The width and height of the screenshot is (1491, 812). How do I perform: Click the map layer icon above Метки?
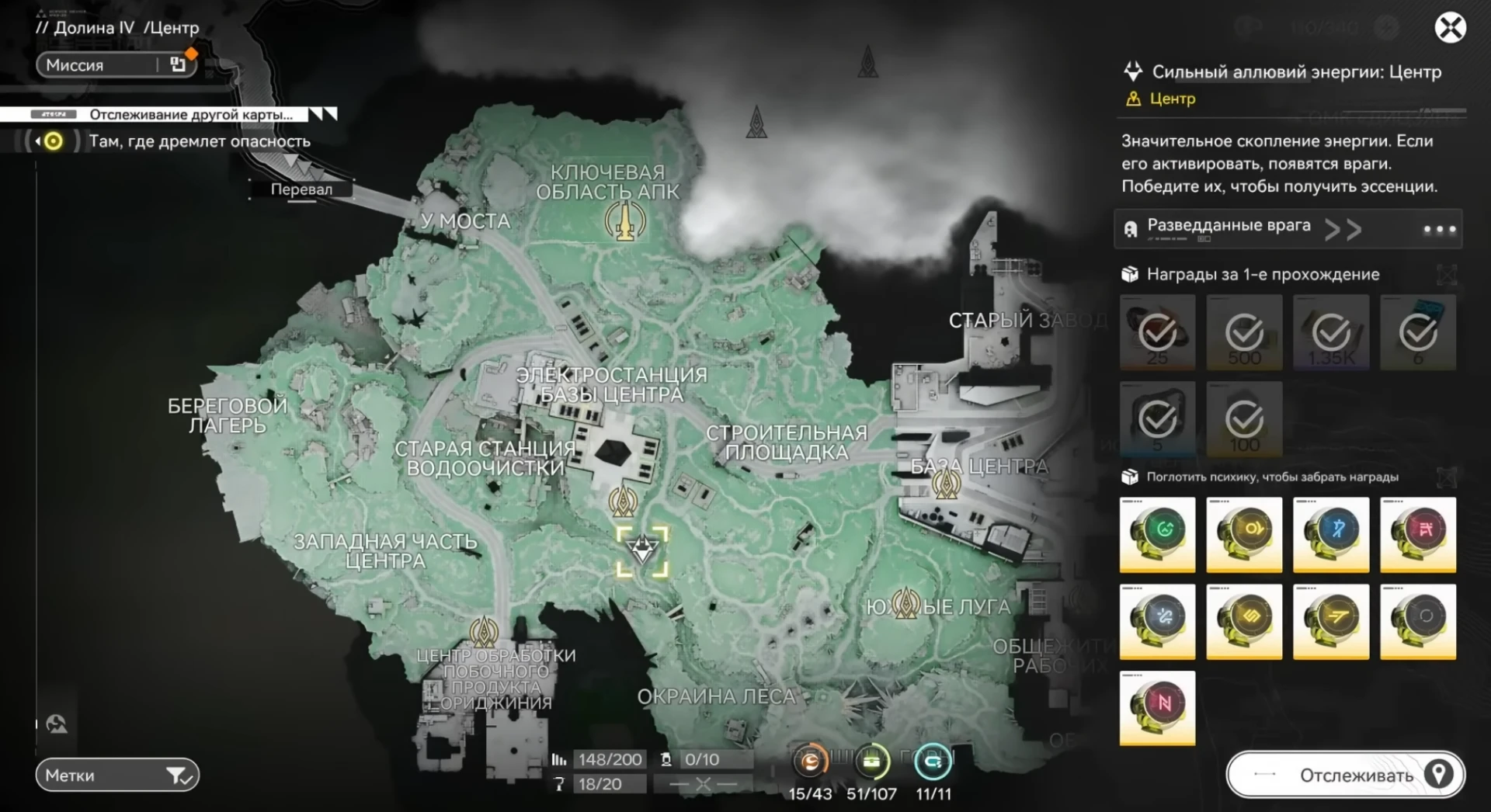point(57,724)
